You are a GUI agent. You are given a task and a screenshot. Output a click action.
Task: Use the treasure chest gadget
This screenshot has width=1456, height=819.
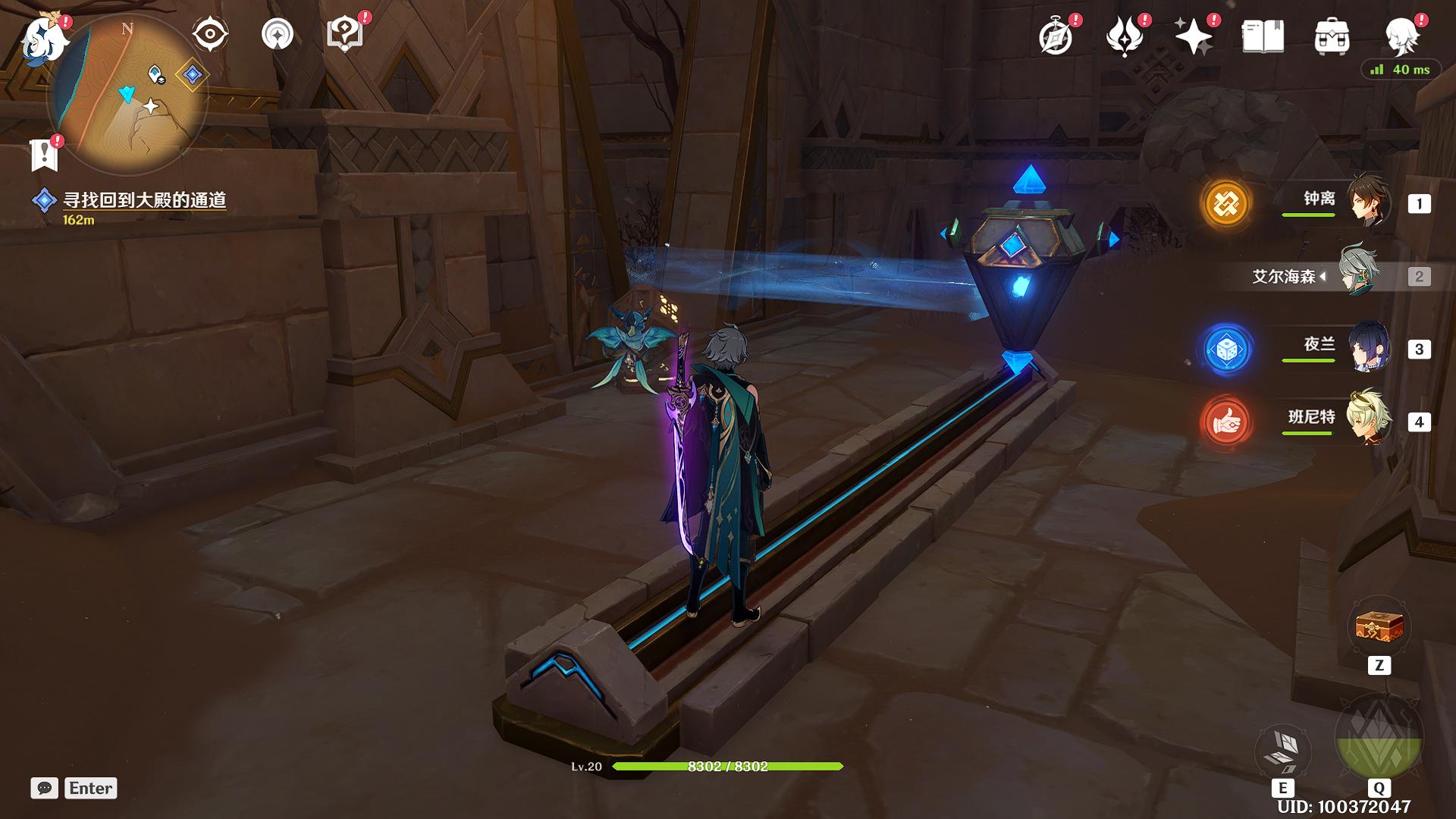1379,628
